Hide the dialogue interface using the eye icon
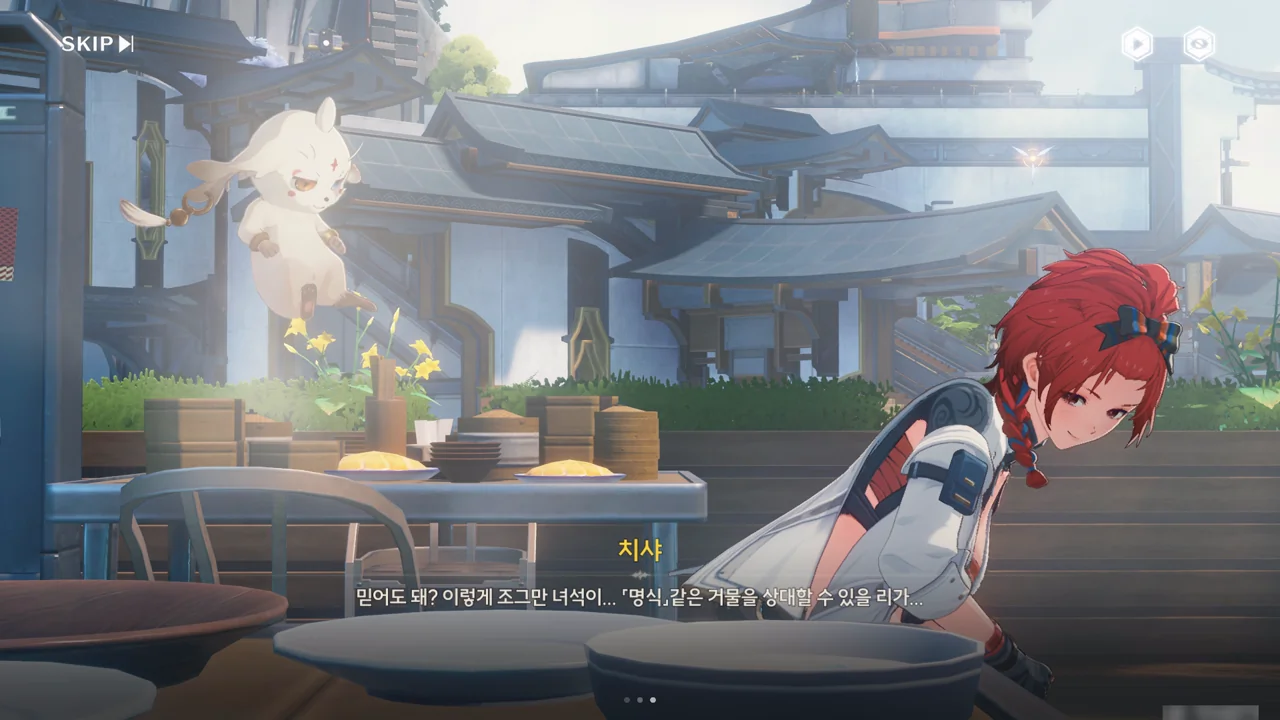 coord(1199,44)
